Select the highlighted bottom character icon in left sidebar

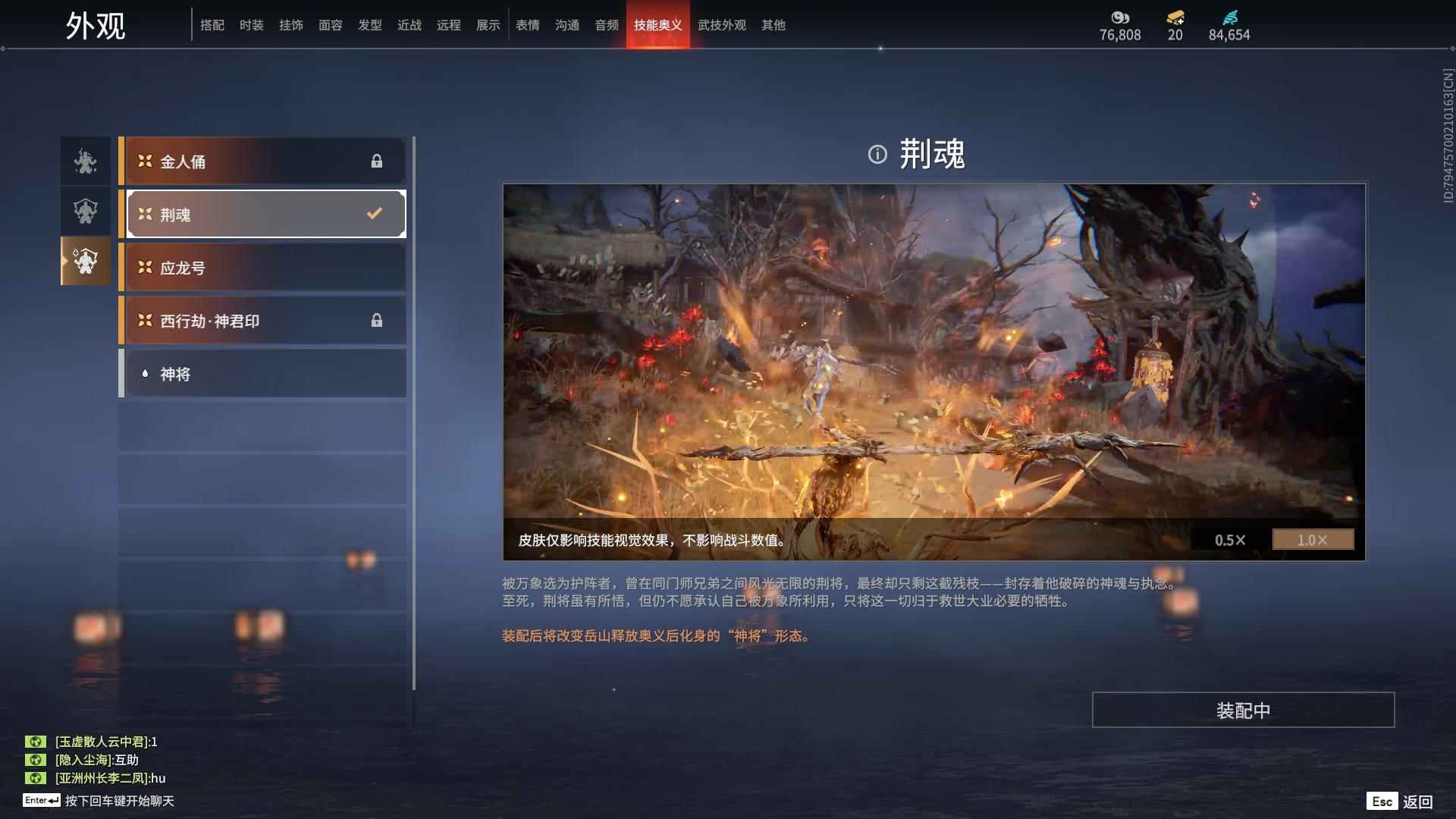pyautogui.click(x=84, y=261)
